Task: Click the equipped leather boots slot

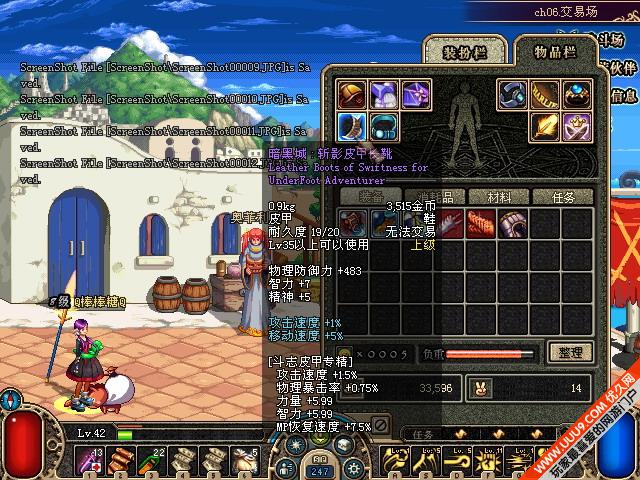Action: click(351, 127)
